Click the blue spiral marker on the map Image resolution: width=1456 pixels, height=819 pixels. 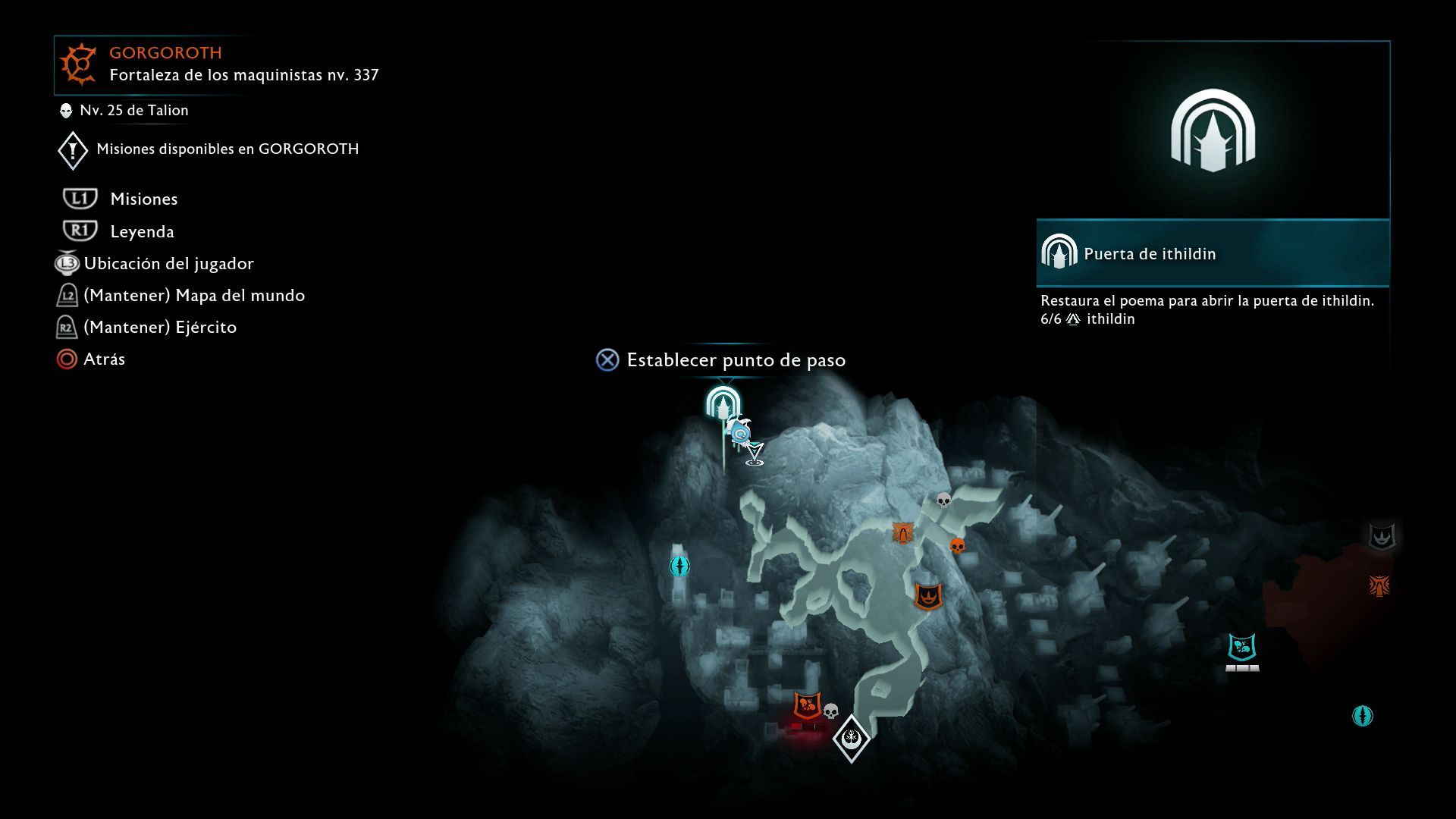click(x=740, y=433)
